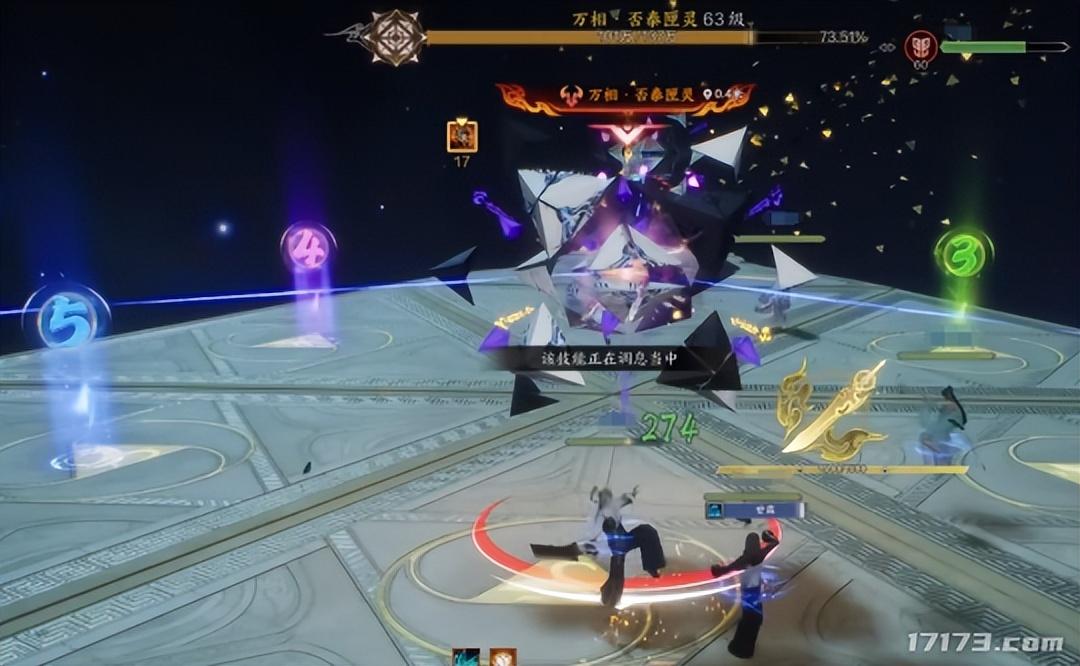
Task: Select the purple number 4 marker
Action: click(307, 247)
